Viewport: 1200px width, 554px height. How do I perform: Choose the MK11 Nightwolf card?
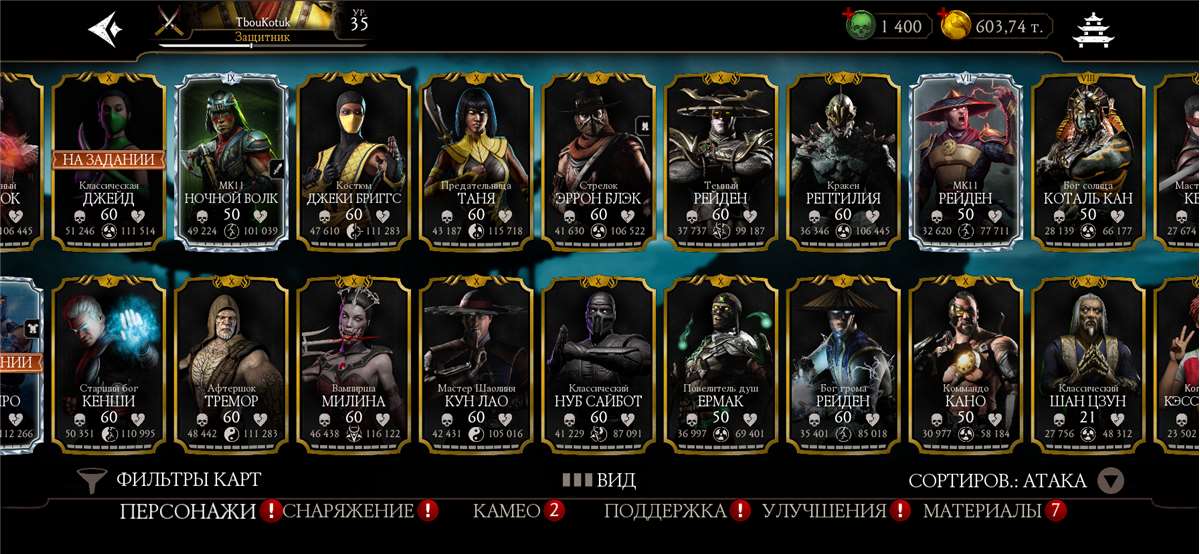(x=231, y=160)
